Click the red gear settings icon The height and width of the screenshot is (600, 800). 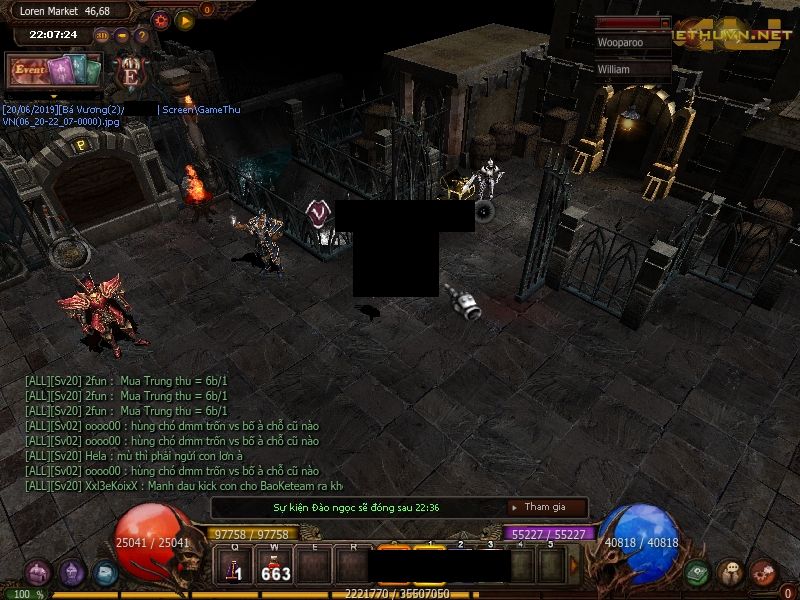[161, 20]
